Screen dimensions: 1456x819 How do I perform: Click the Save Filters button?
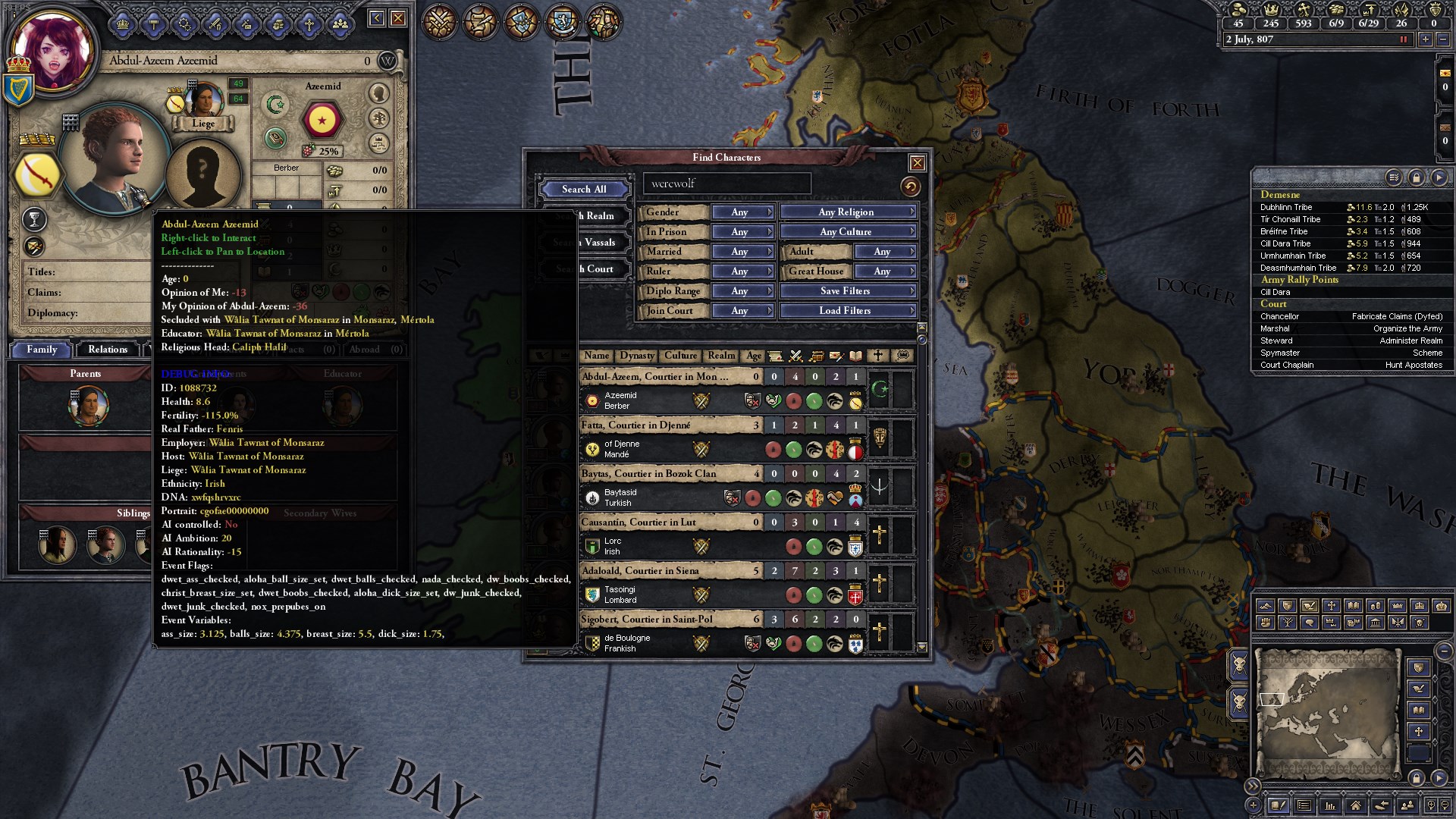click(x=847, y=290)
